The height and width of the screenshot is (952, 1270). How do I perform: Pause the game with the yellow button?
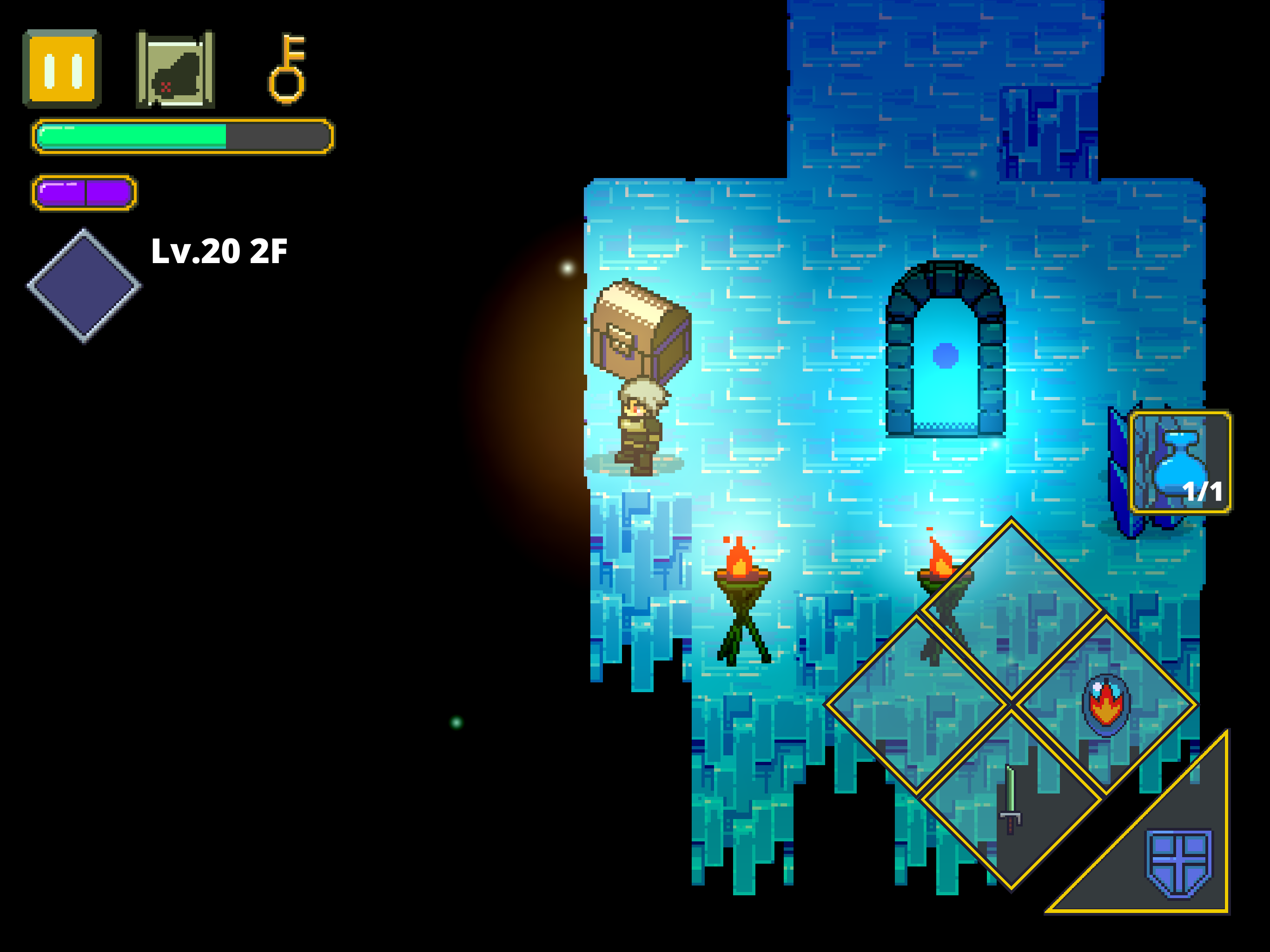[x=62, y=69]
